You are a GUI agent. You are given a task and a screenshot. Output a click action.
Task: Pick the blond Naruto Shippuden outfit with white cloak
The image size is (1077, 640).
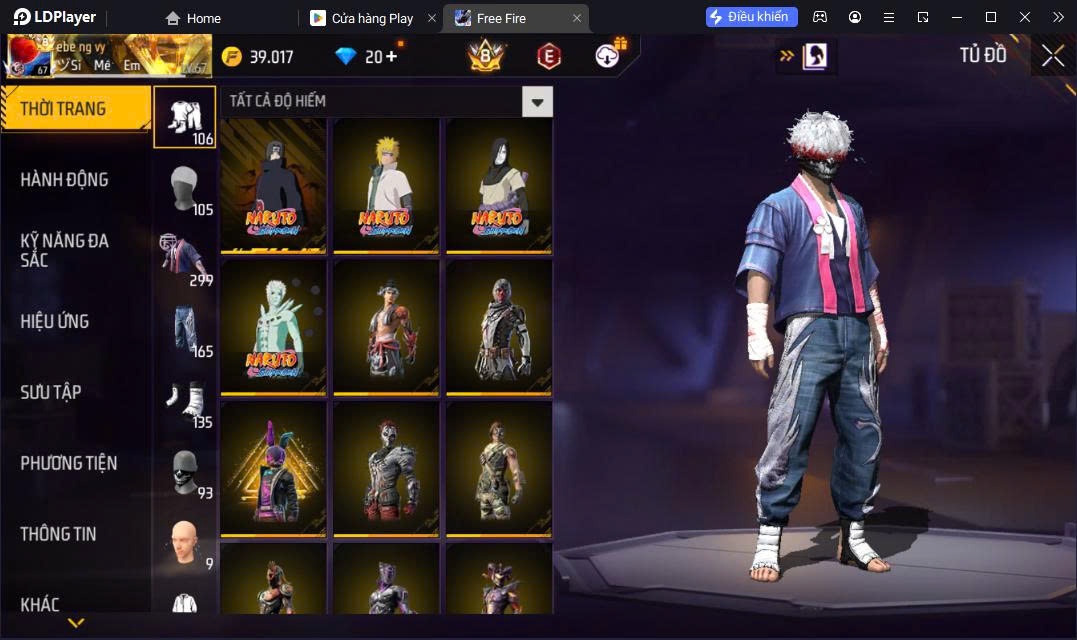coord(386,185)
